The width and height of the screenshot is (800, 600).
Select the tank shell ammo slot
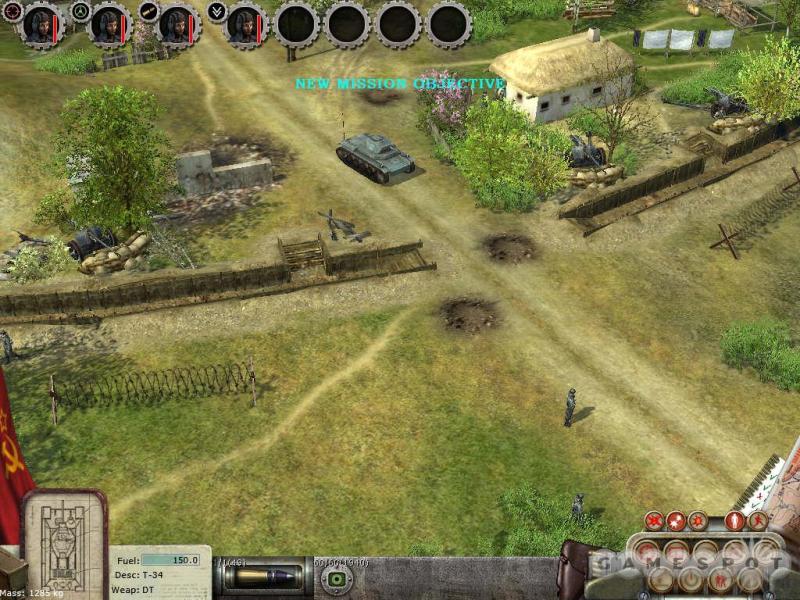pyautogui.click(x=265, y=579)
